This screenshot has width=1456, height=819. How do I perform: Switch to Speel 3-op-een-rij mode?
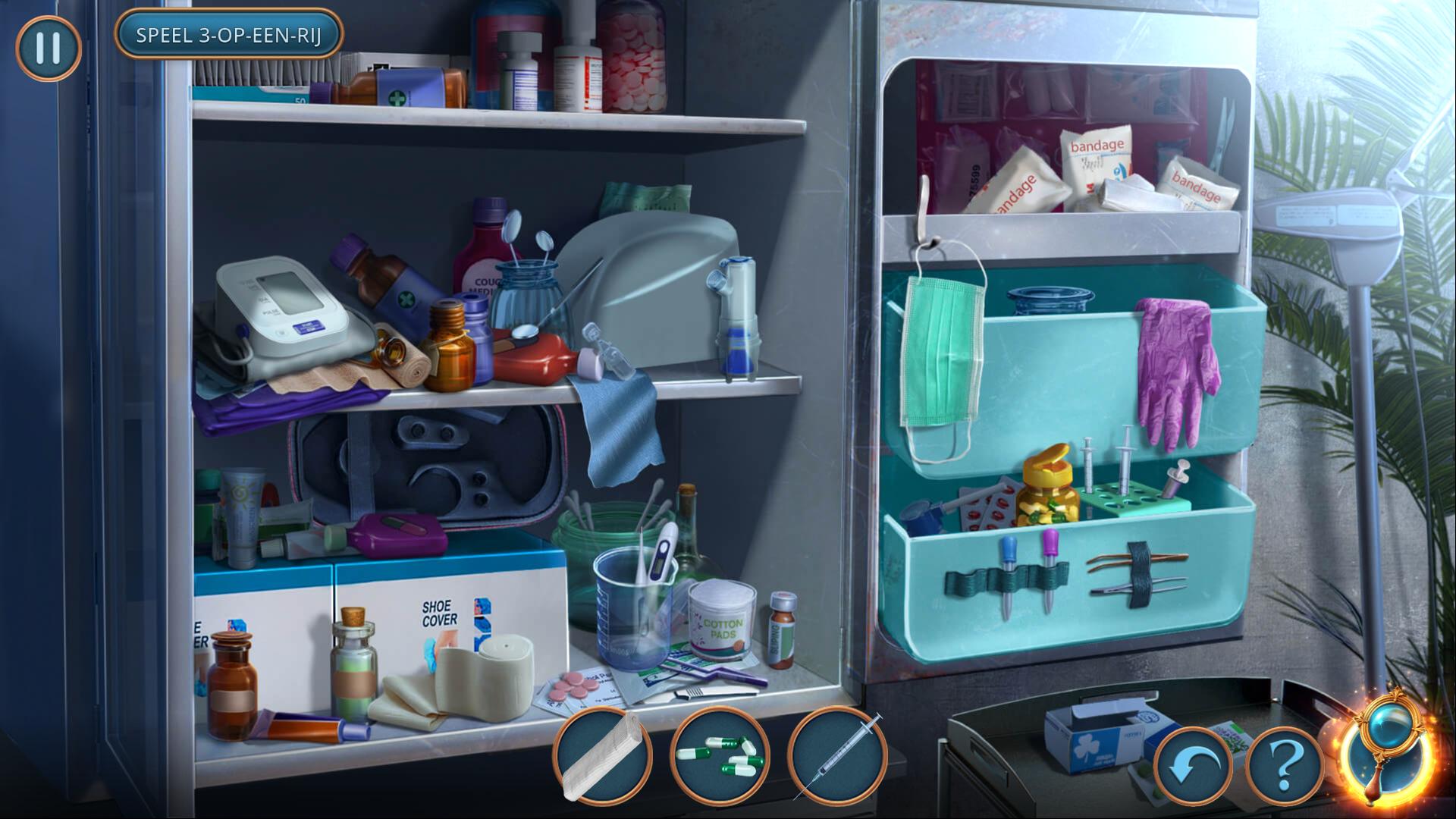click(x=228, y=35)
